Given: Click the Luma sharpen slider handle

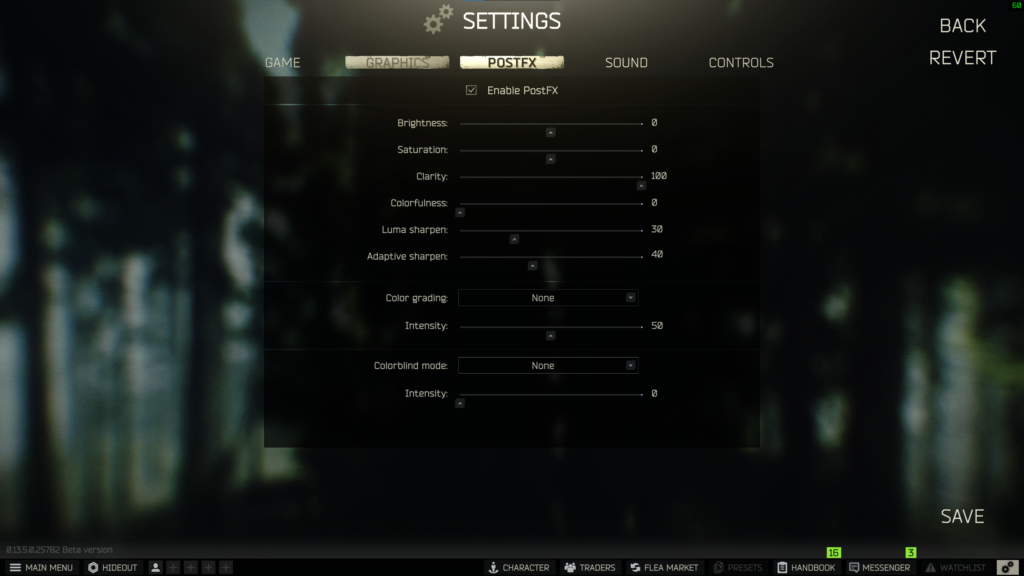Looking at the screenshot, I should [x=514, y=239].
